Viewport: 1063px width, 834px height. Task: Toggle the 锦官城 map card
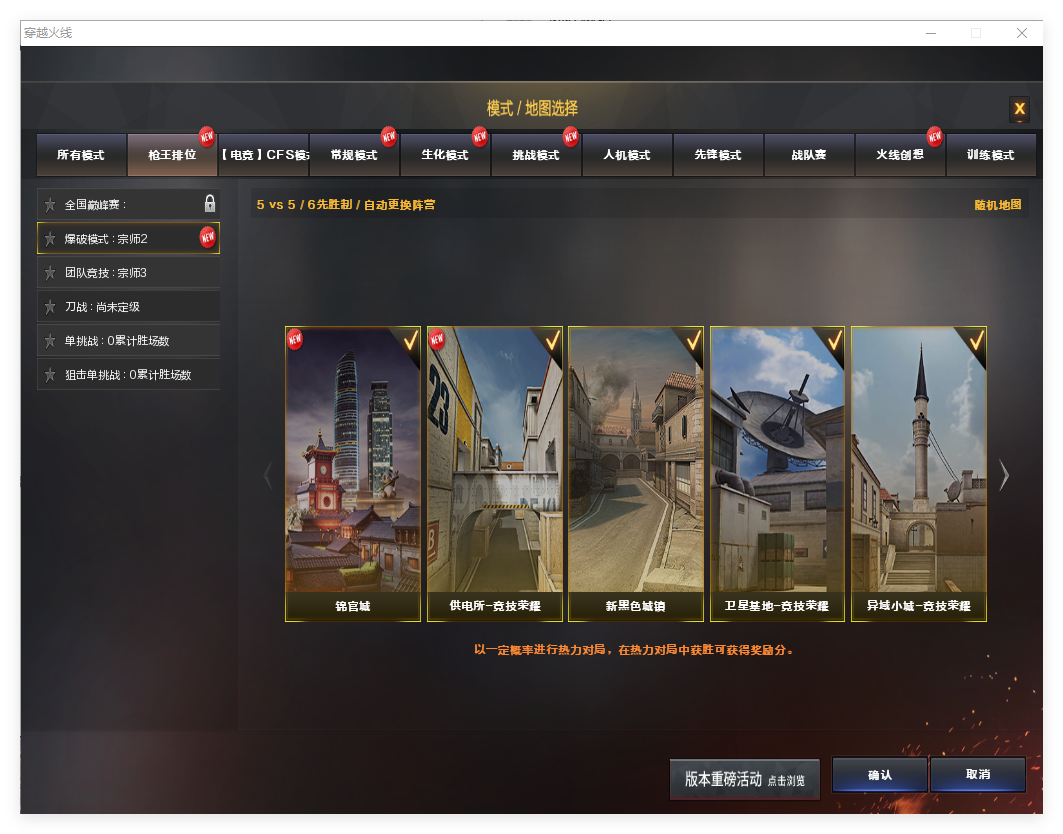[x=353, y=473]
